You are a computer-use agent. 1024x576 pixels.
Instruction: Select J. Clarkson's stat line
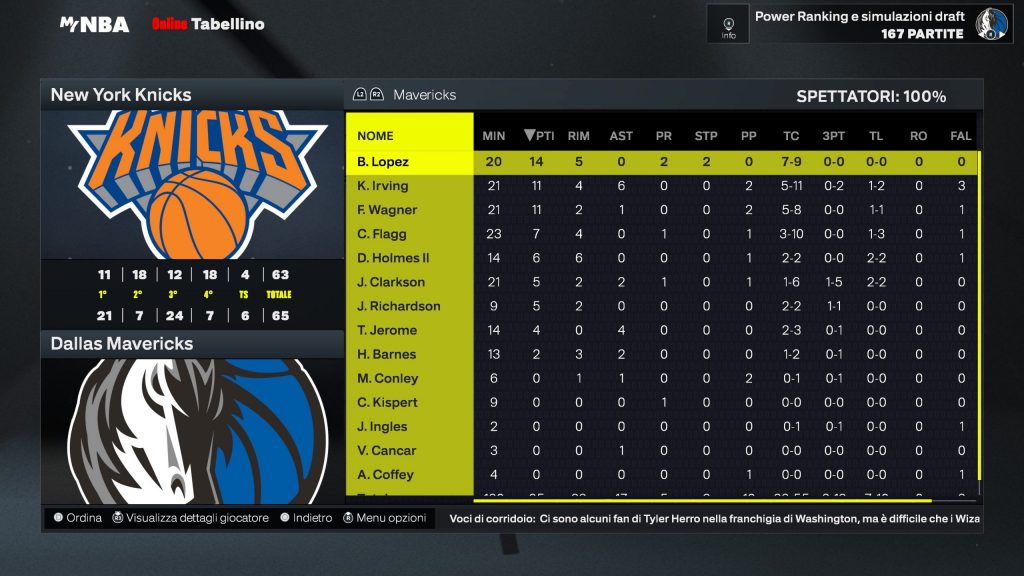(391, 282)
